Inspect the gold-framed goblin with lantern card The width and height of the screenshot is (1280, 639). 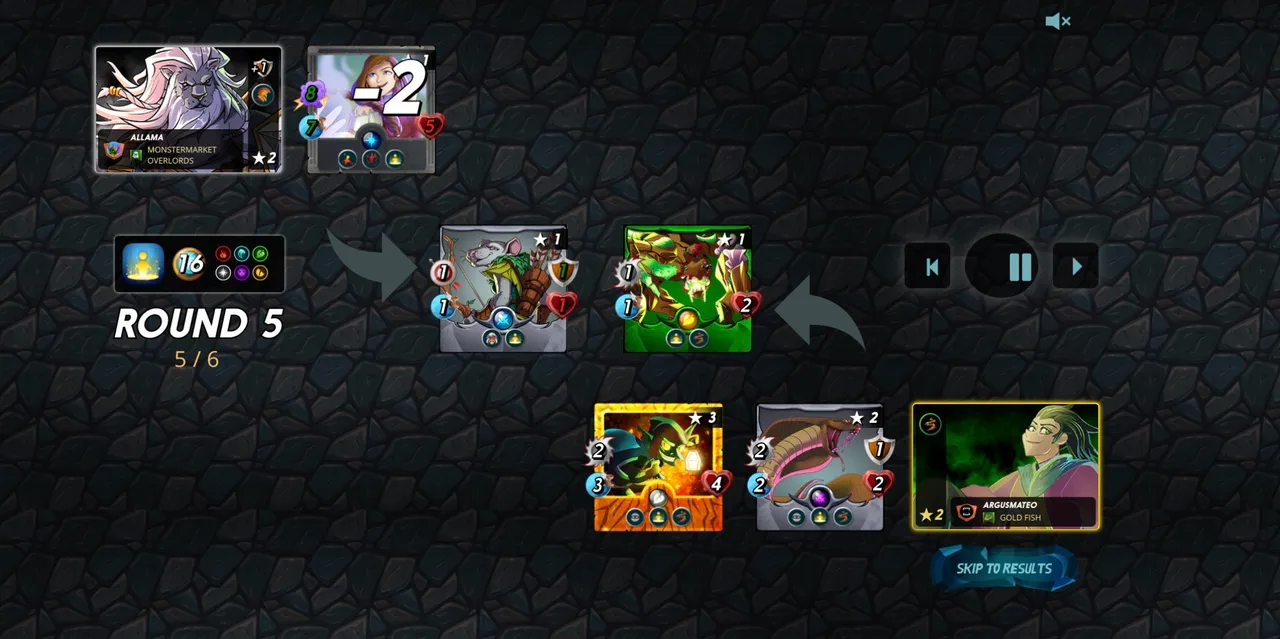(x=658, y=466)
